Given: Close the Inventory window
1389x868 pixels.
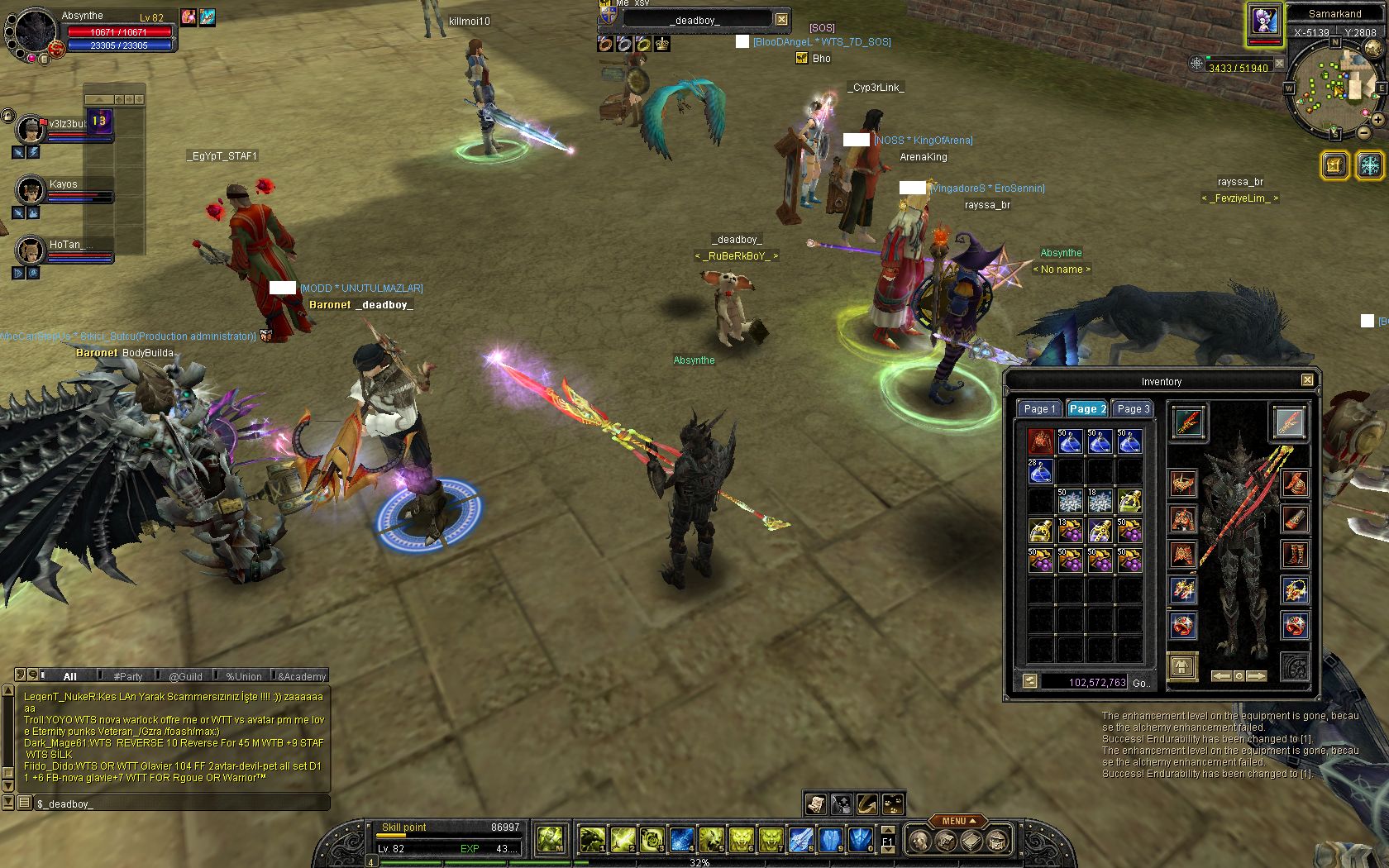Looking at the screenshot, I should 1307,380.
